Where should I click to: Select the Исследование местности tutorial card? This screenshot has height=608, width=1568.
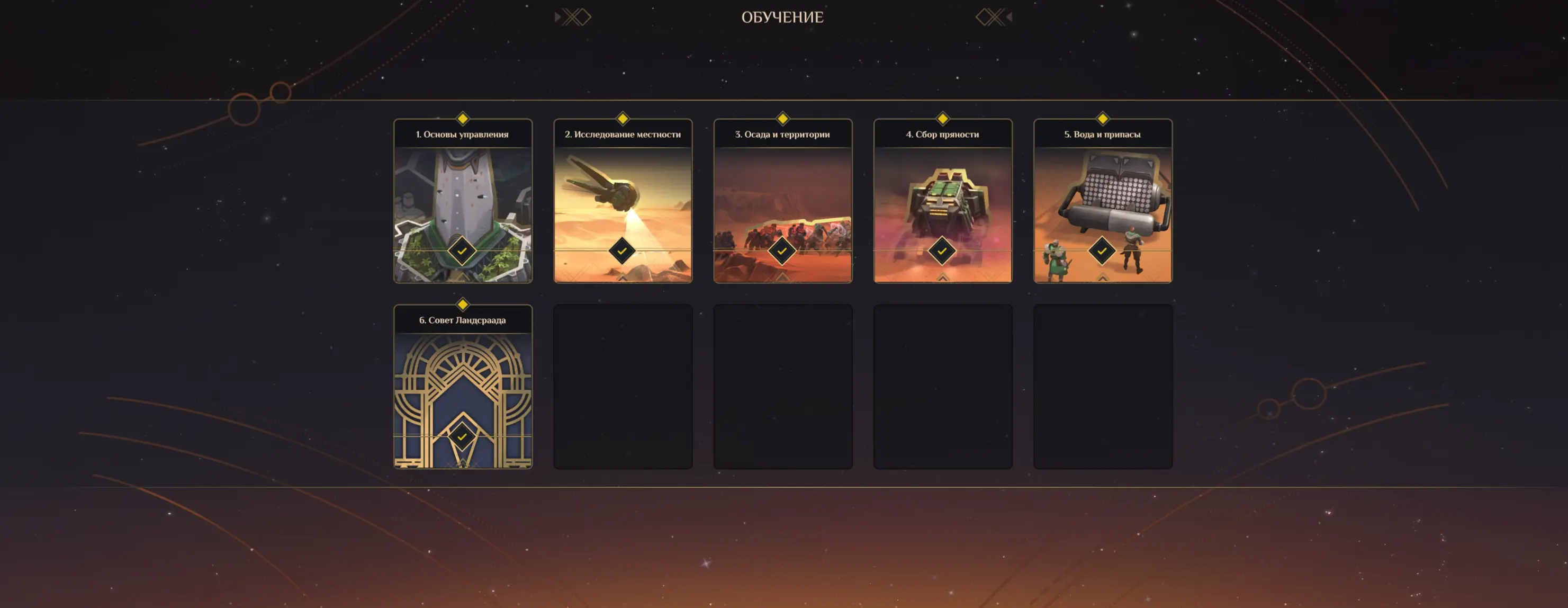[623, 201]
